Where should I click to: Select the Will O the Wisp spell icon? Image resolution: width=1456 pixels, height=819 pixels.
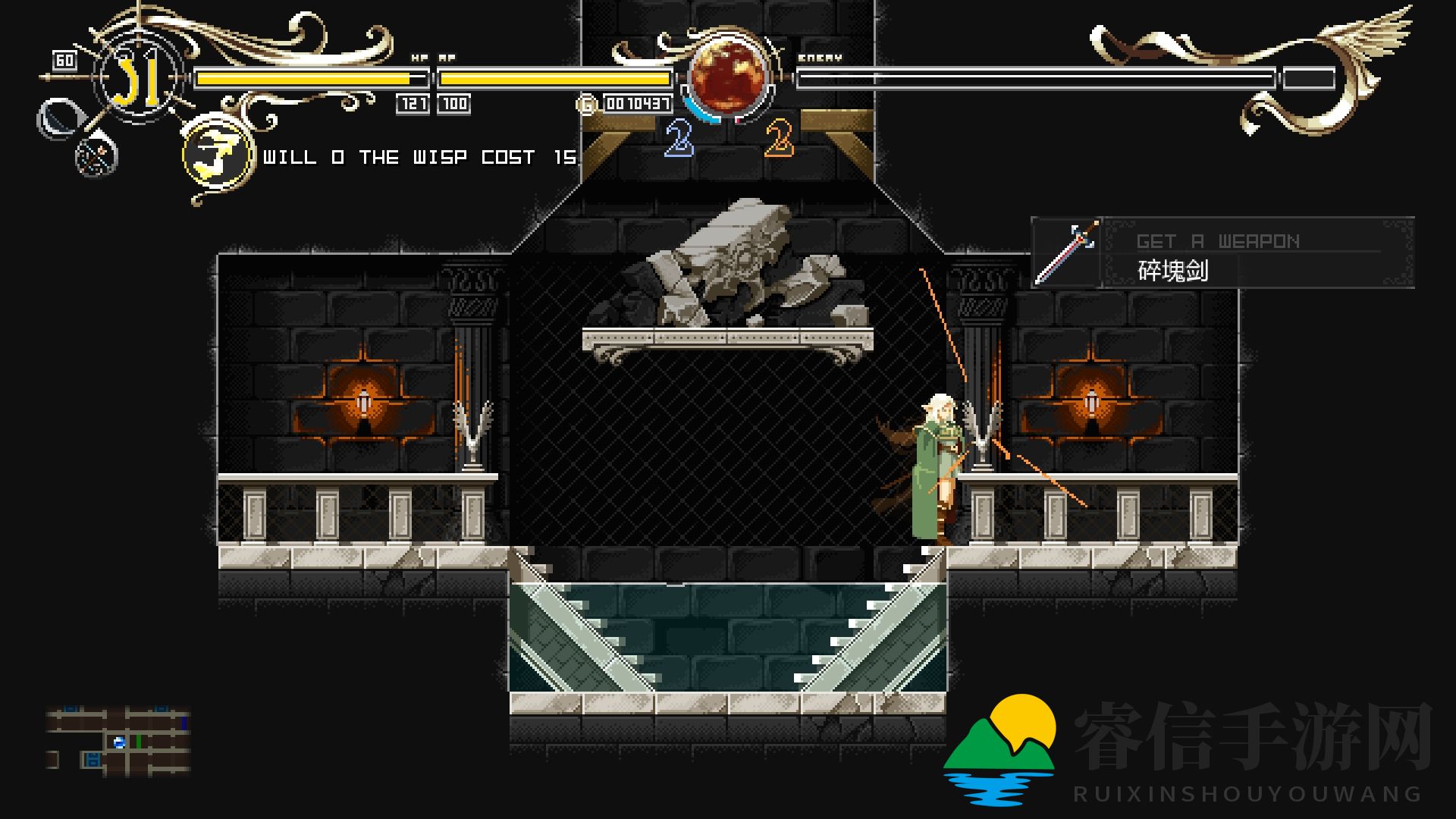[218, 156]
